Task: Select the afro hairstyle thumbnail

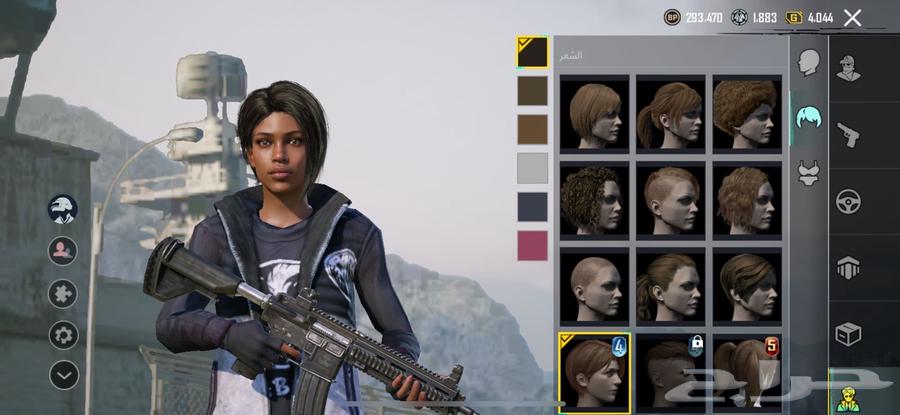Action: coord(747,112)
